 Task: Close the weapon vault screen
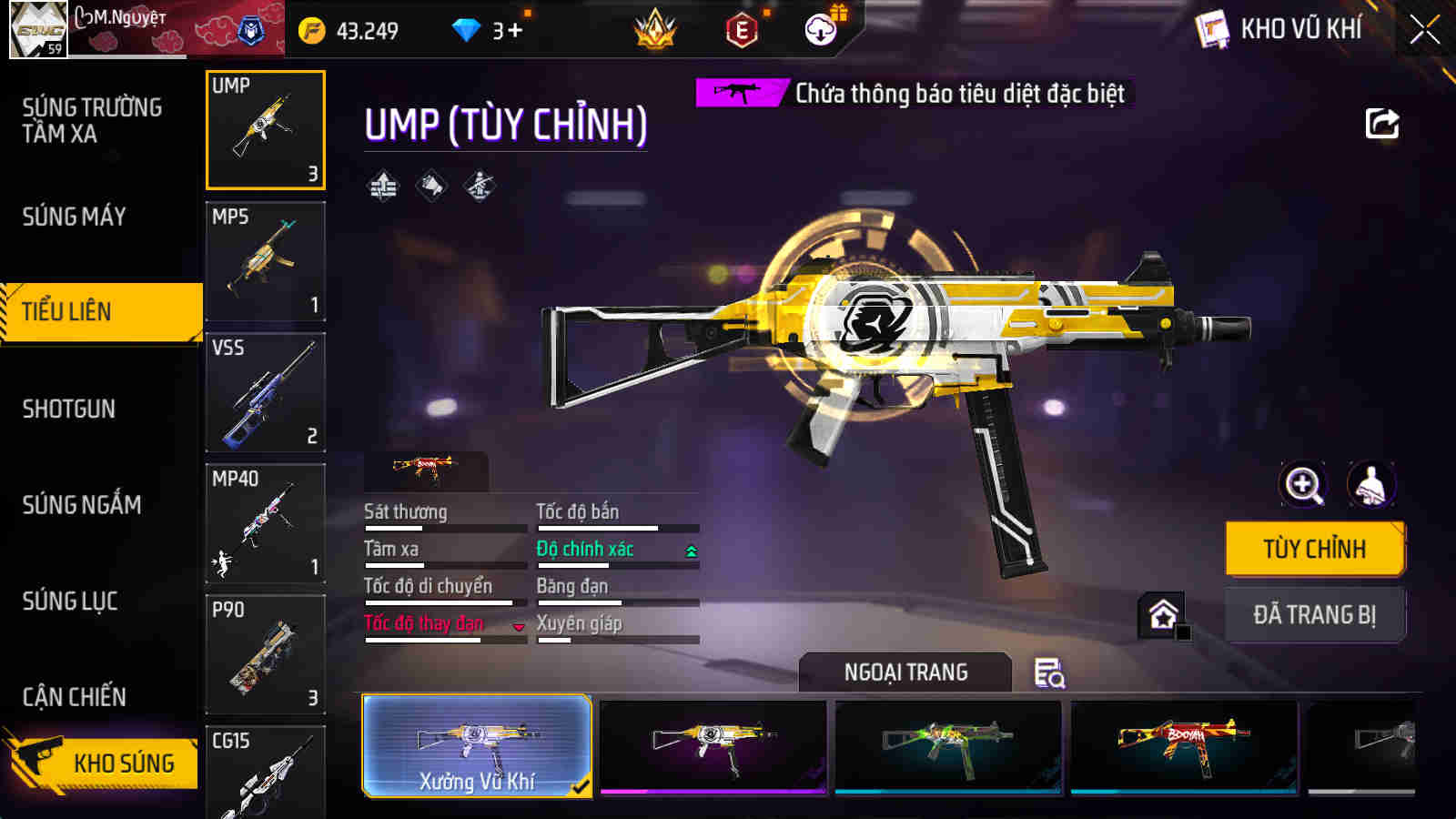(1424, 30)
